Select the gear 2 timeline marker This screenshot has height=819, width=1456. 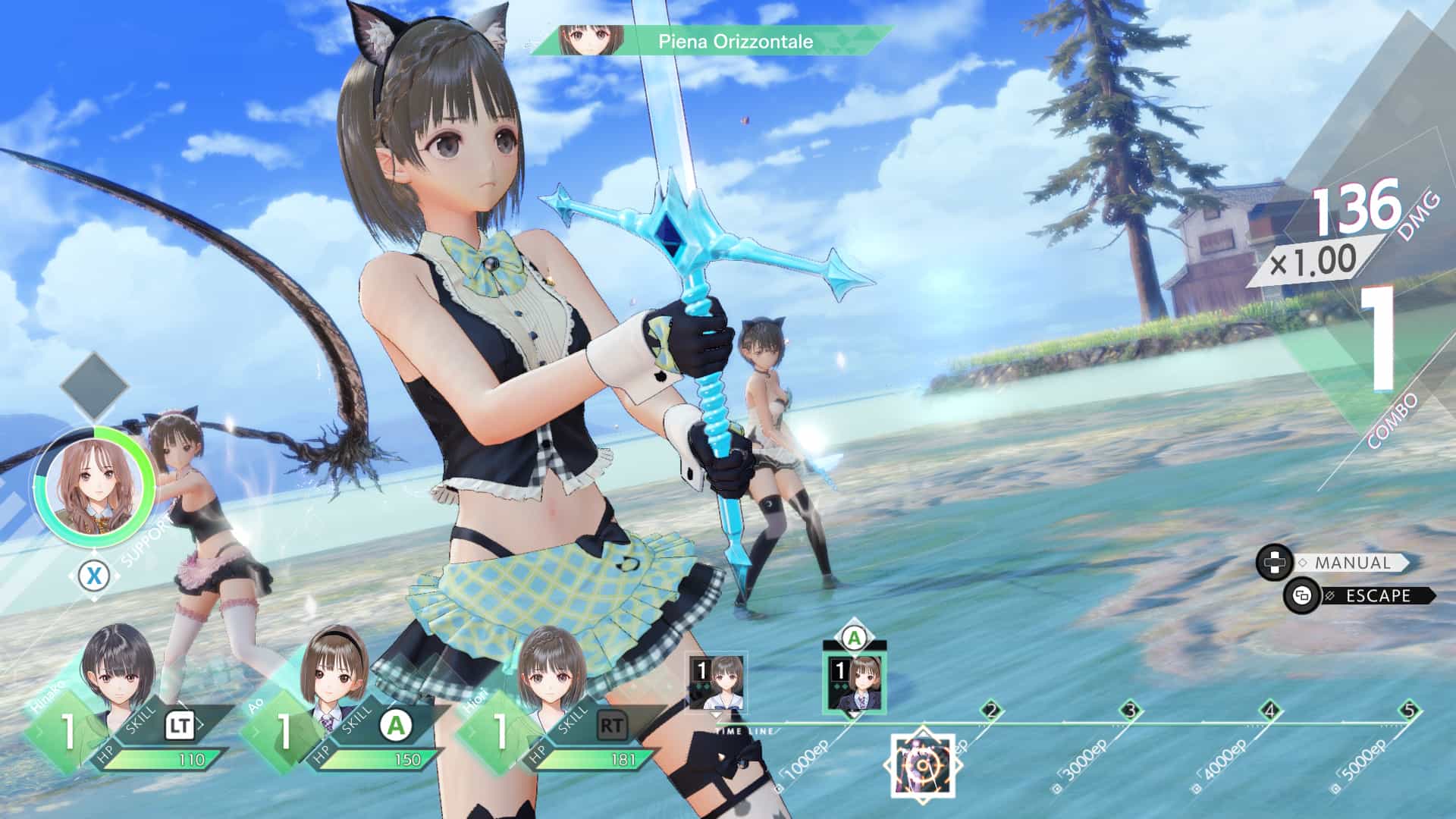[991, 711]
